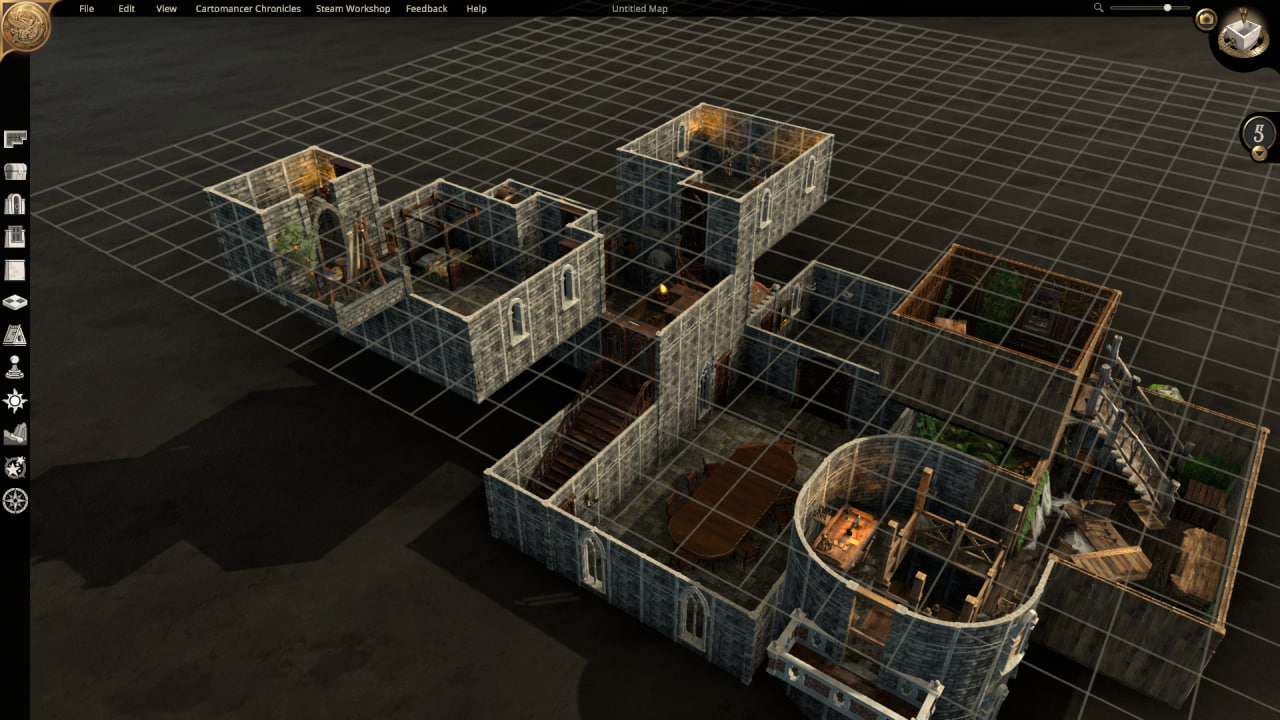Open the Edit menu

[126, 9]
